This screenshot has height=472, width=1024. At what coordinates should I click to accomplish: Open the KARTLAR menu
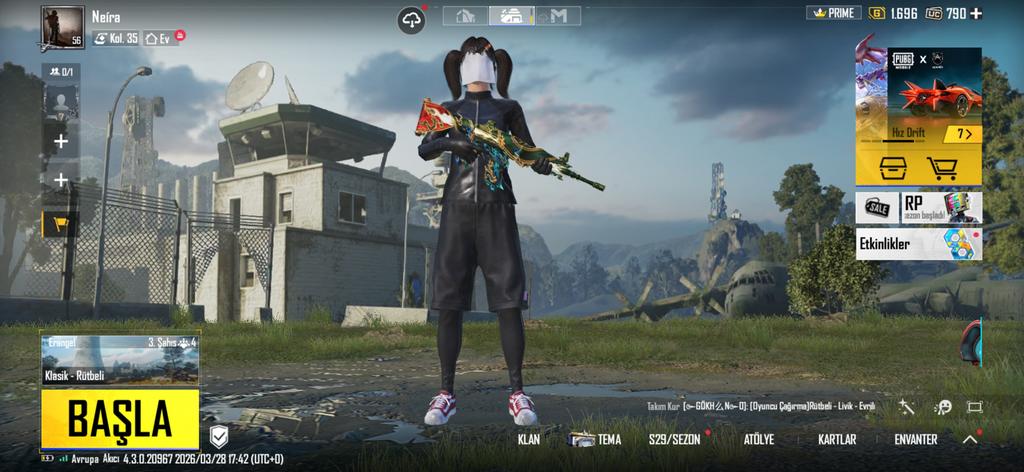point(837,439)
